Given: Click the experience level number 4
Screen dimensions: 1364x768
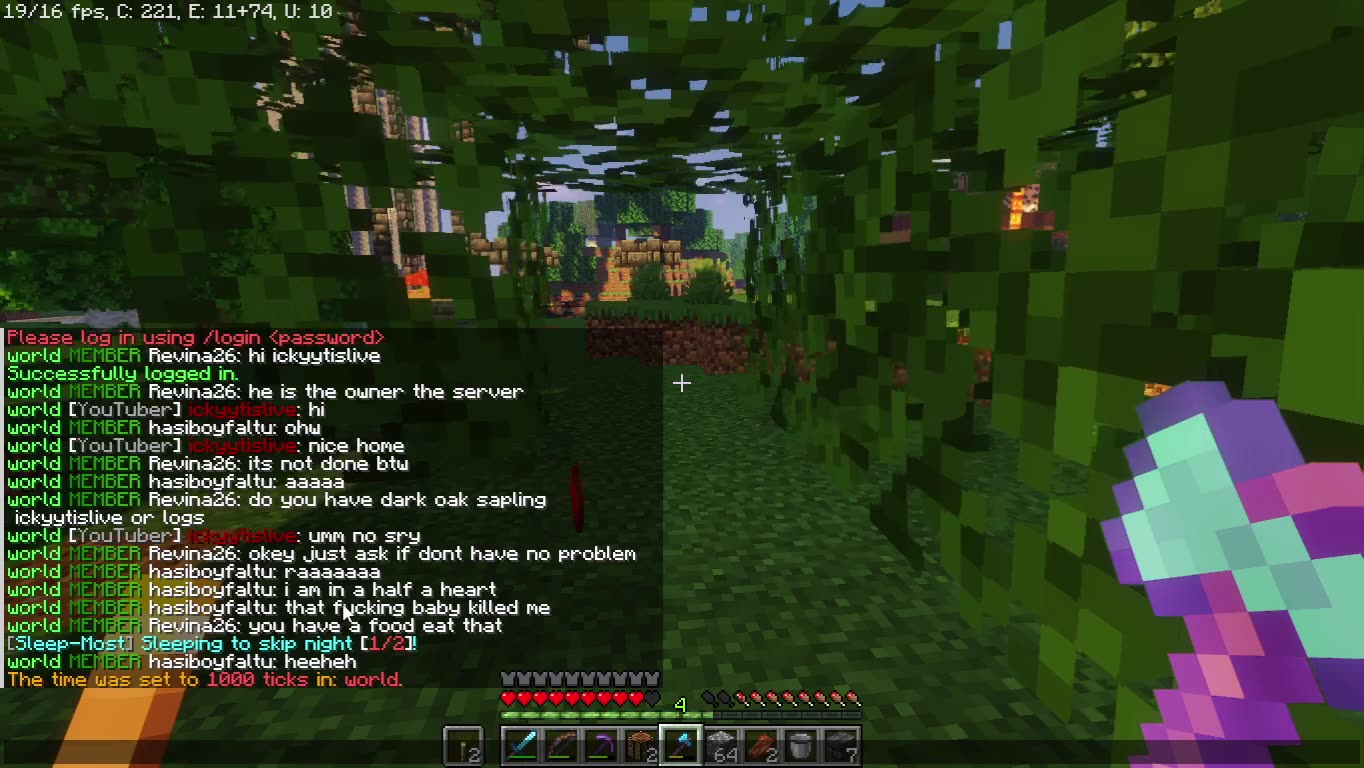Looking at the screenshot, I should tap(681, 703).
